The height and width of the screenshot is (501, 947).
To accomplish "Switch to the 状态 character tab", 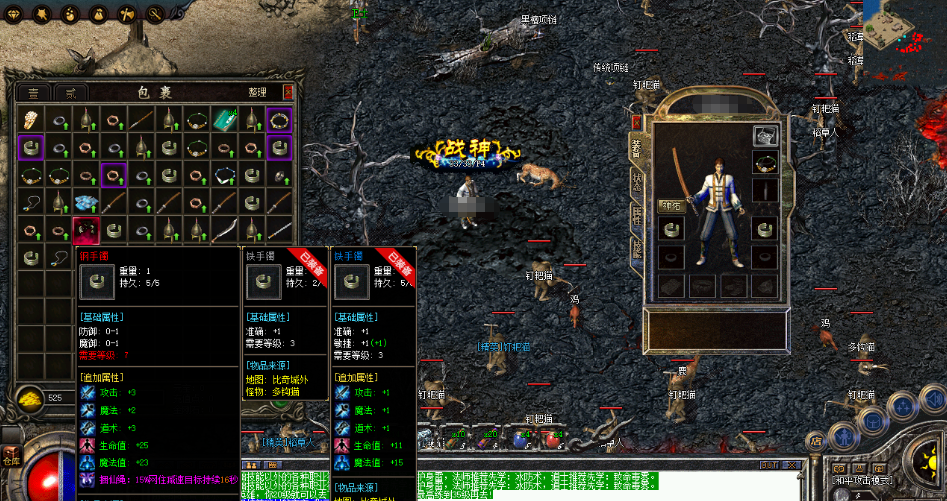I will (636, 182).
